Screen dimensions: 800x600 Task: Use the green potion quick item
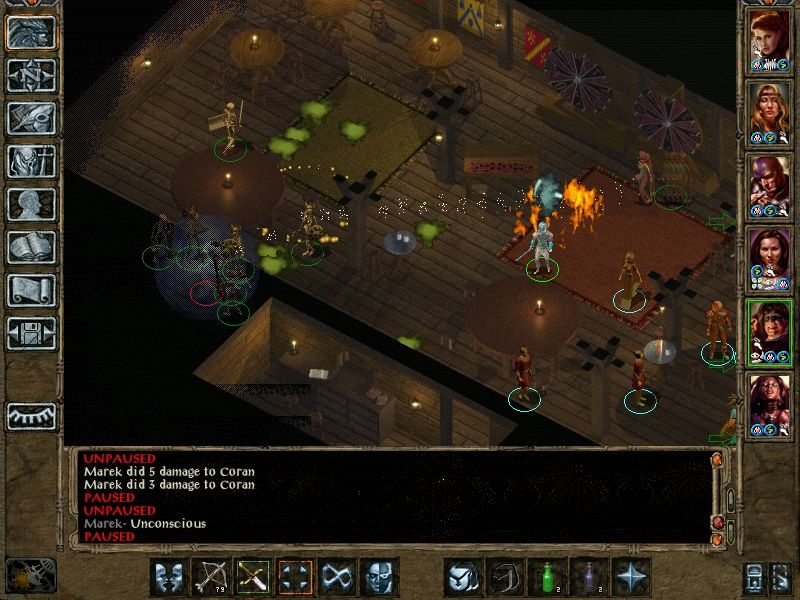tap(546, 577)
